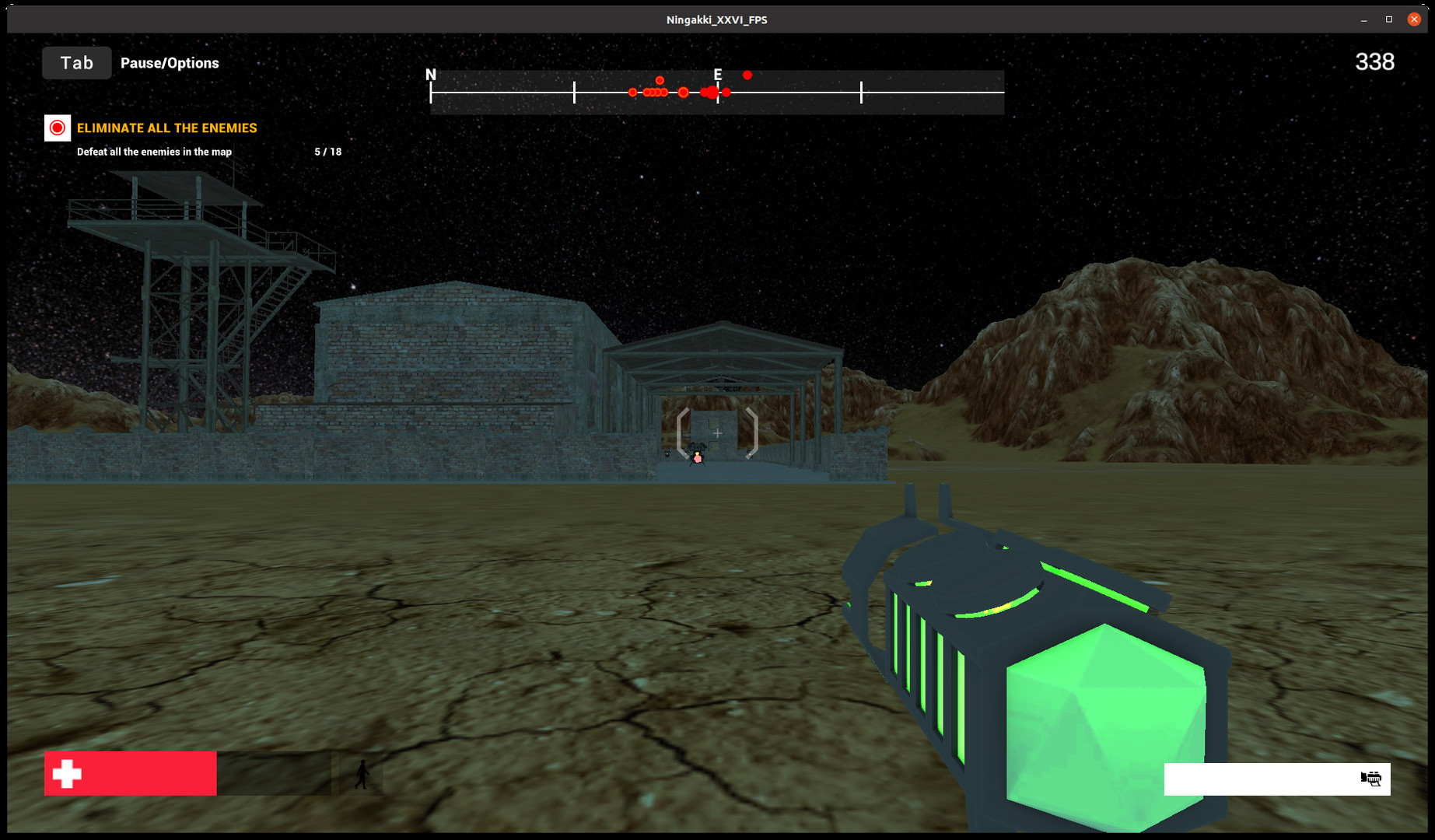Viewport: 1435px width, 840px height.
Task: Click the ammo counter showing 338
Action: [x=1374, y=61]
